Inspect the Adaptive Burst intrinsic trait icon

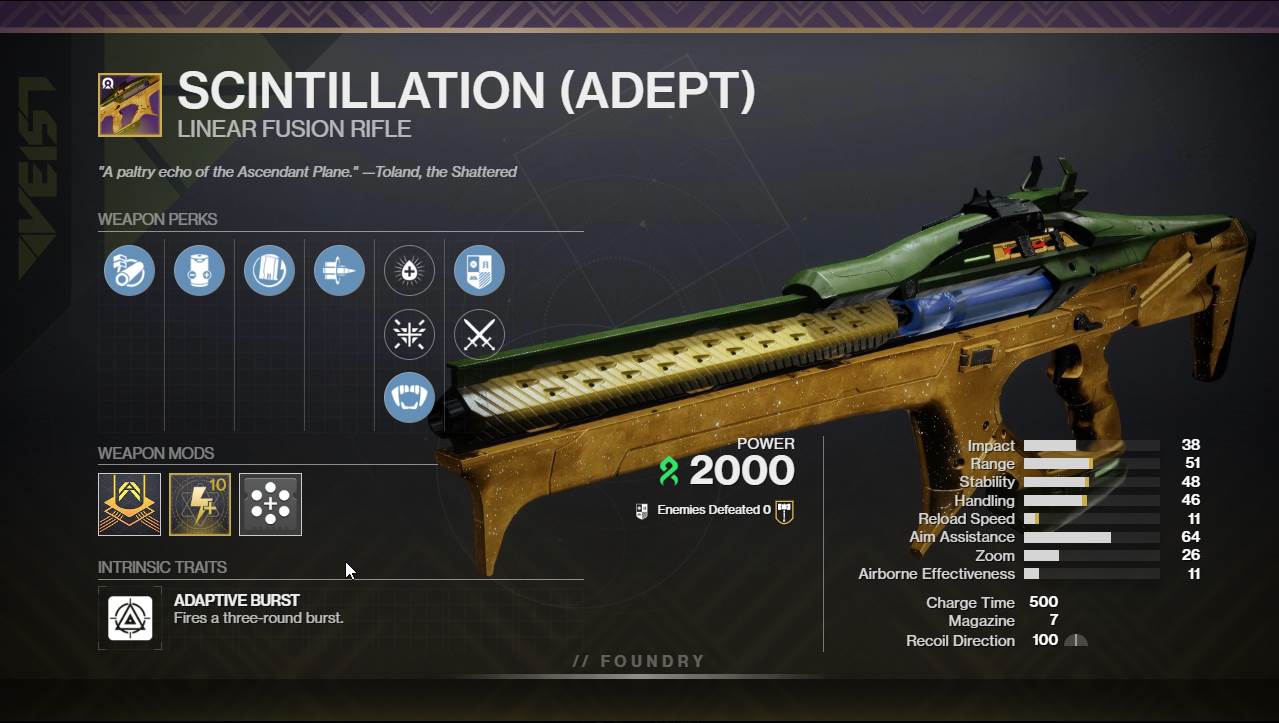[x=130, y=618]
